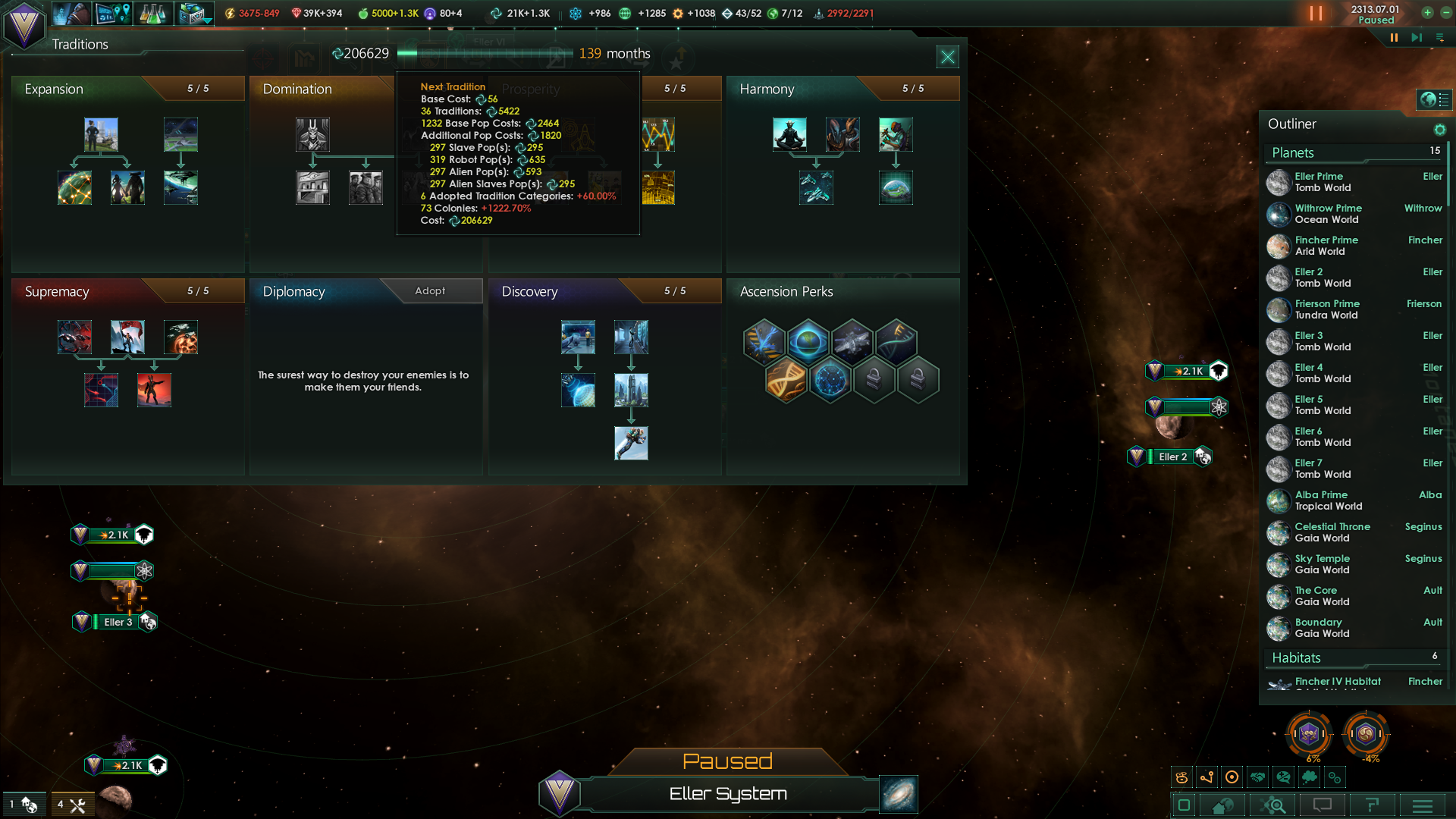The height and width of the screenshot is (819, 1456).
Task: Adopt the Diplomacy tradition tree
Action: (x=430, y=291)
